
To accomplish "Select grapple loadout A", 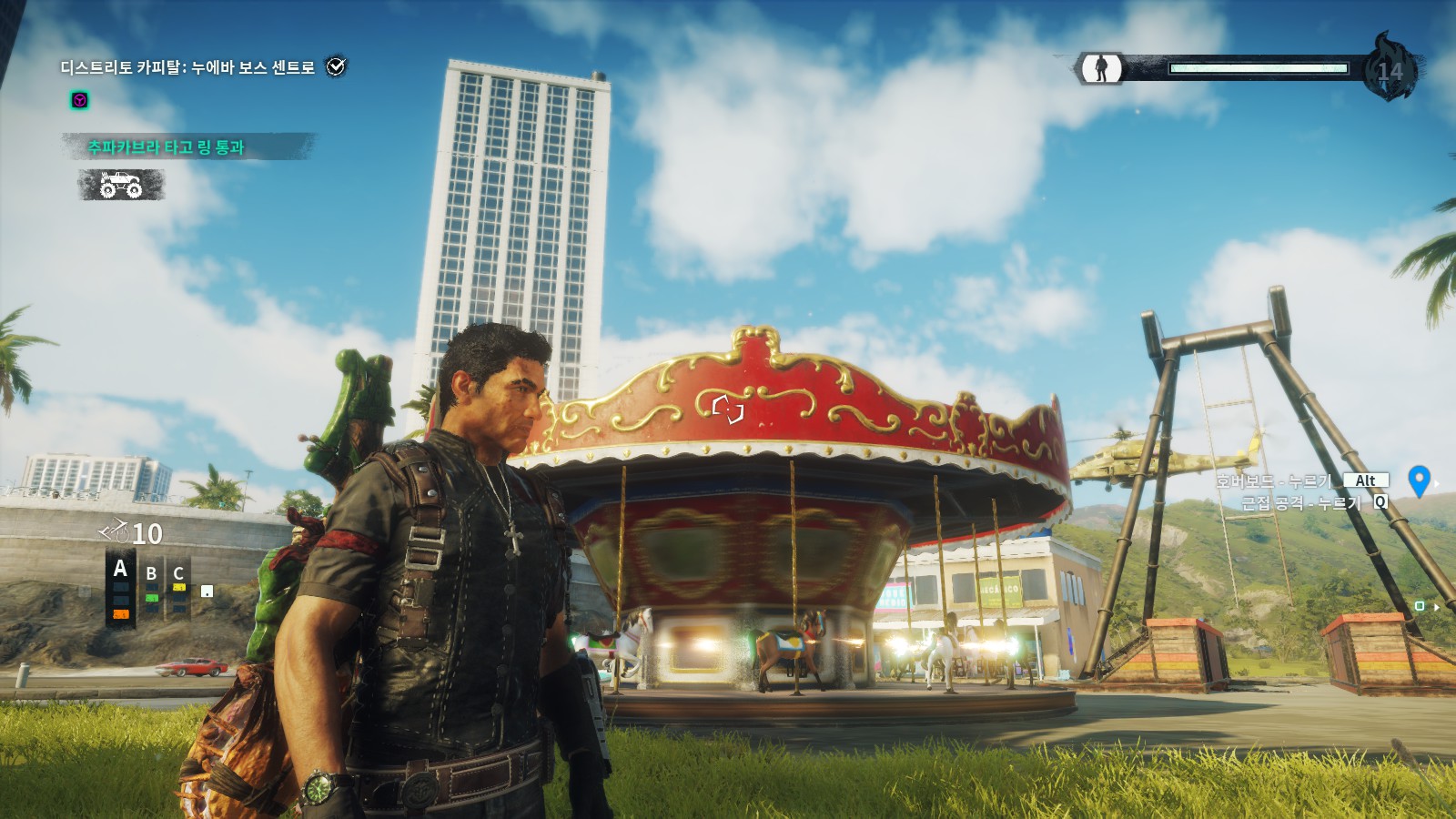I will point(120,571).
